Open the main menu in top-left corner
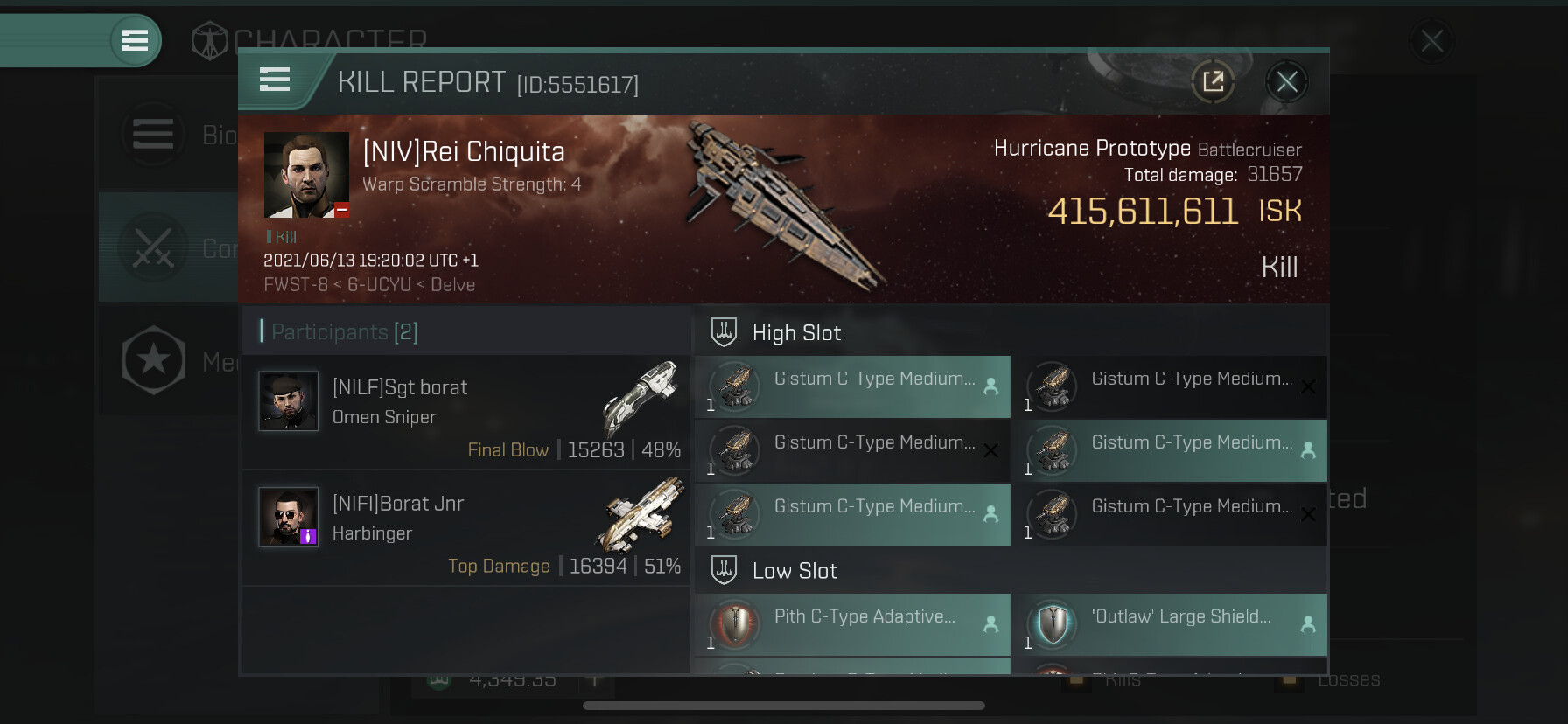The image size is (1568, 724). point(135,40)
